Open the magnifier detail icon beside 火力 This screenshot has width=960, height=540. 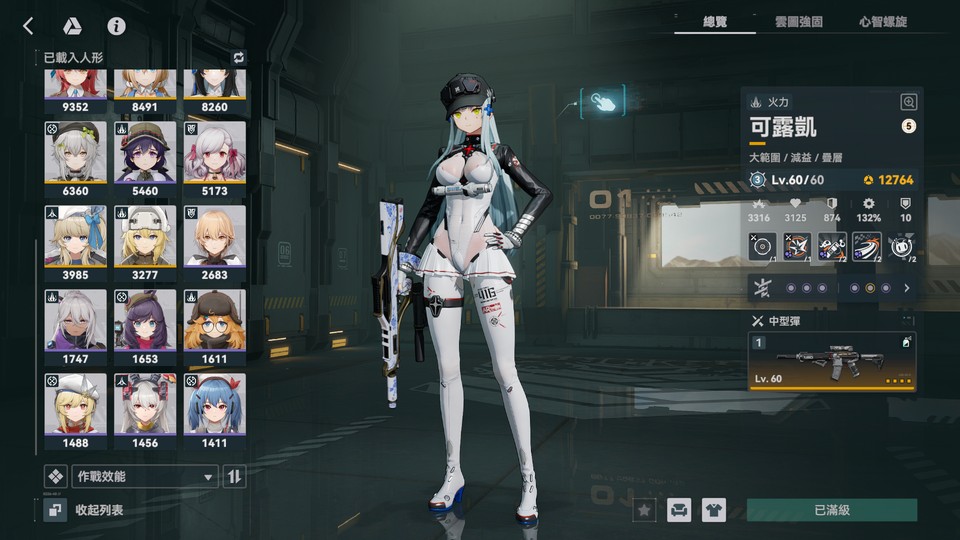(908, 101)
